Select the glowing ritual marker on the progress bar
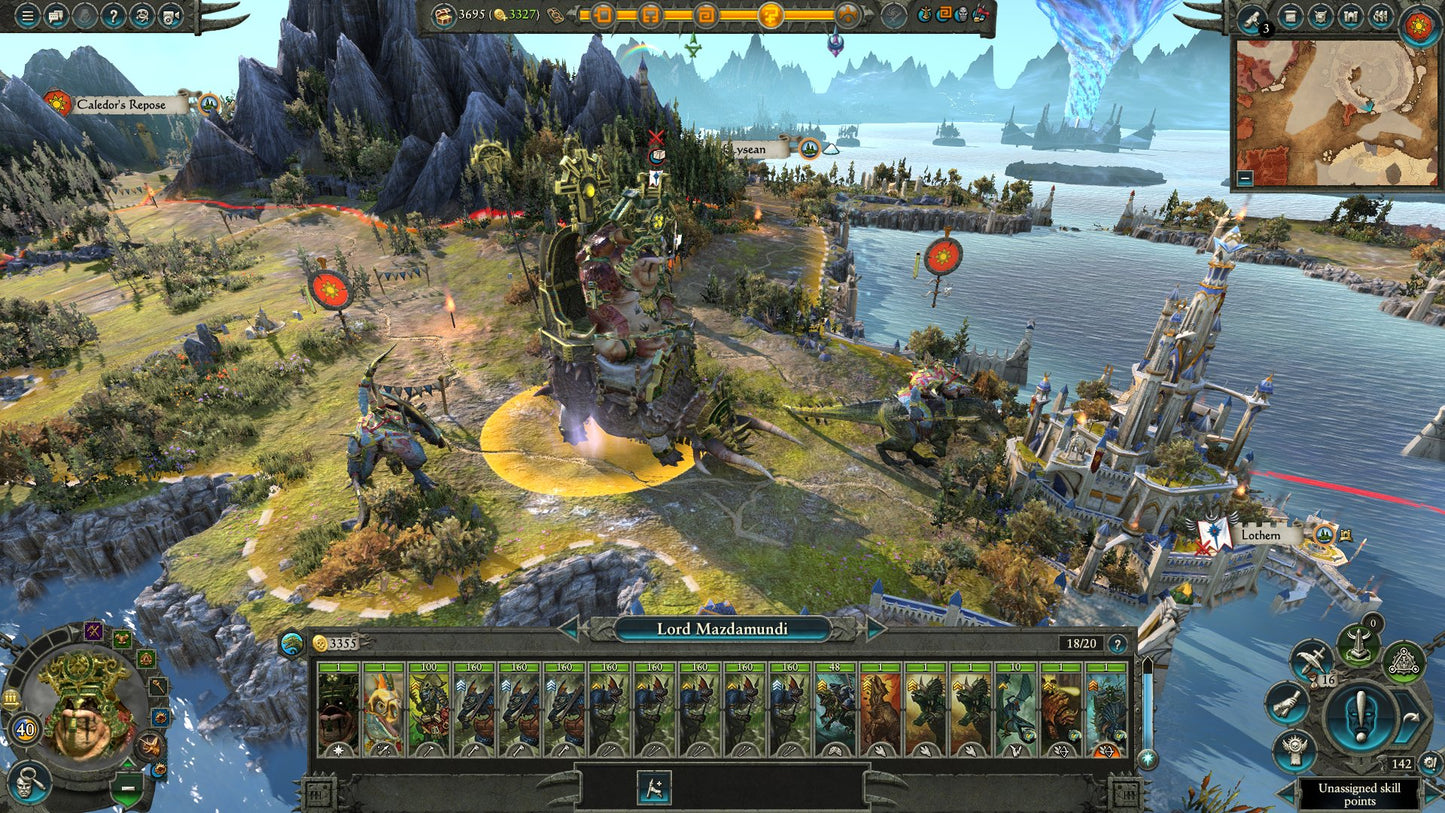This screenshot has height=813, width=1445. click(x=772, y=15)
